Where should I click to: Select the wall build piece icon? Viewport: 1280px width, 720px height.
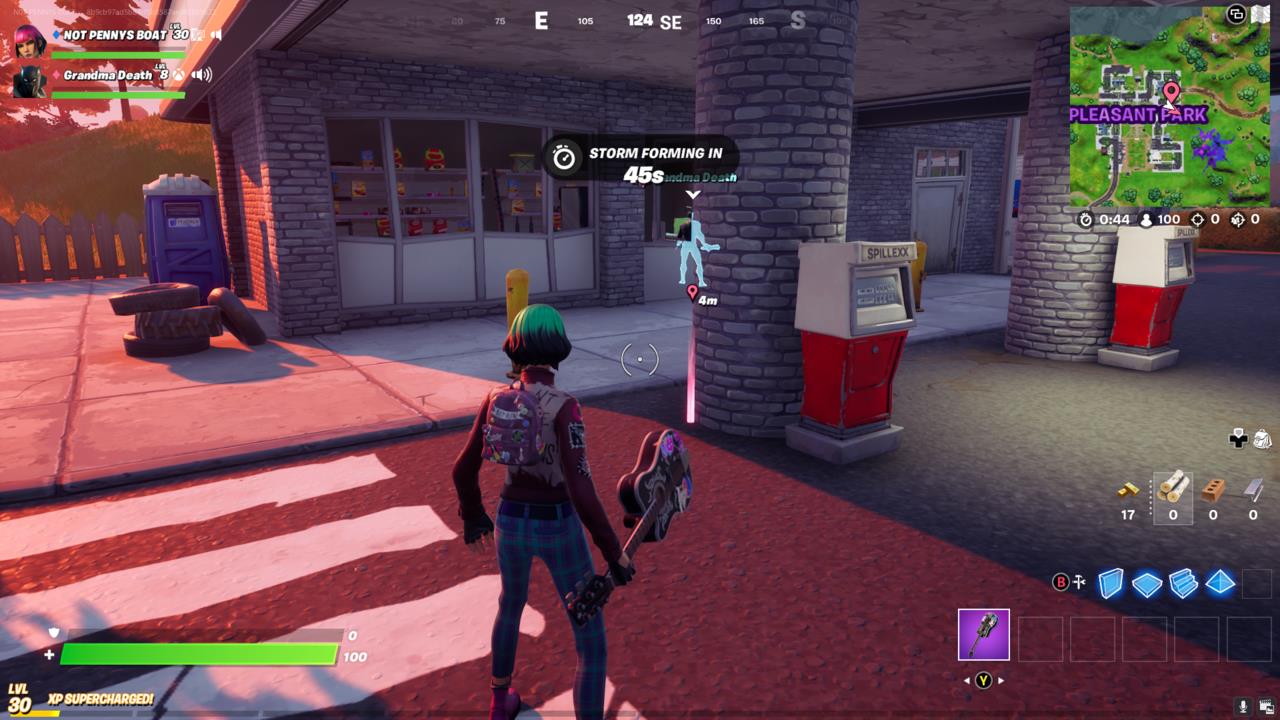pos(1109,583)
